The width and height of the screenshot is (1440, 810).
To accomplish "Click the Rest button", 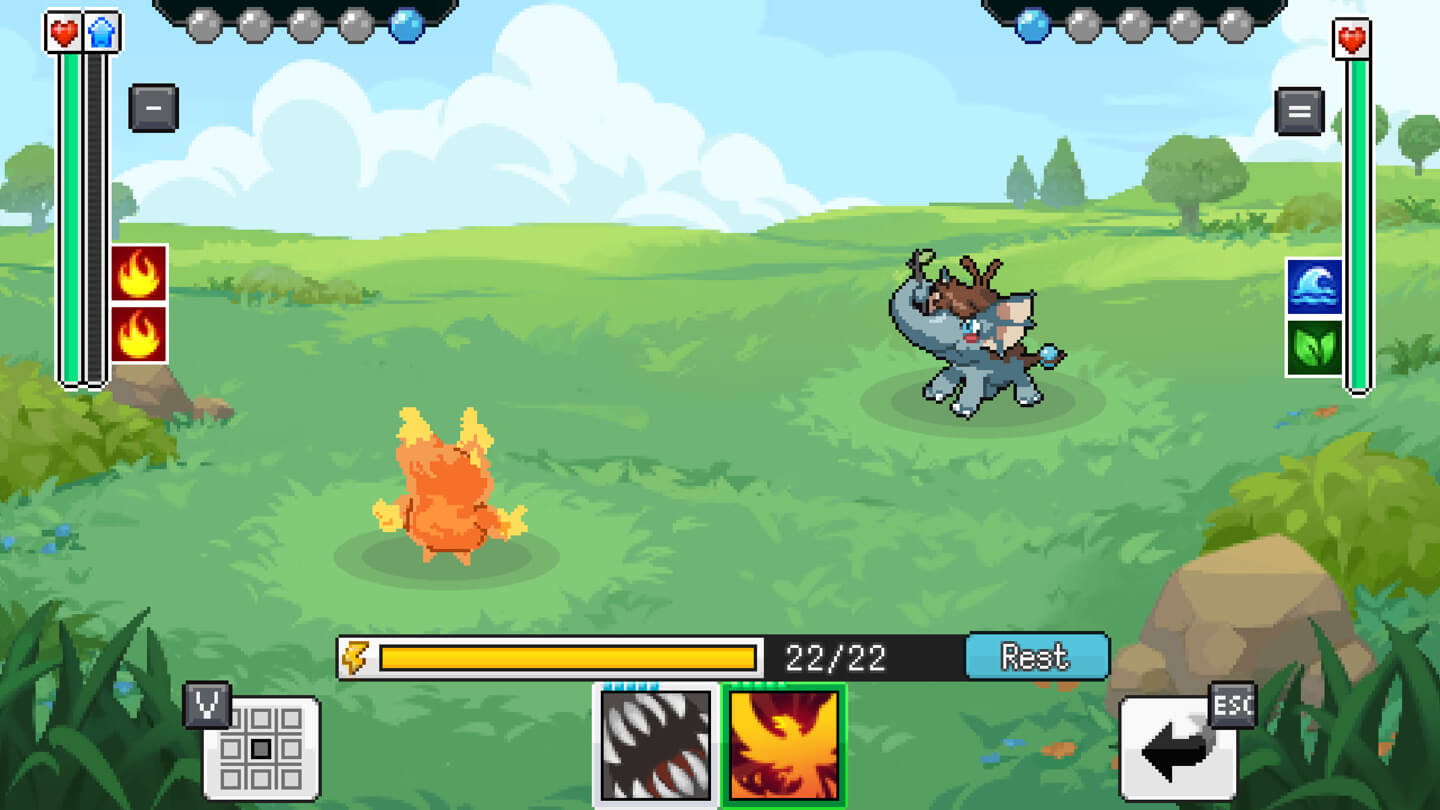I will pos(1036,657).
